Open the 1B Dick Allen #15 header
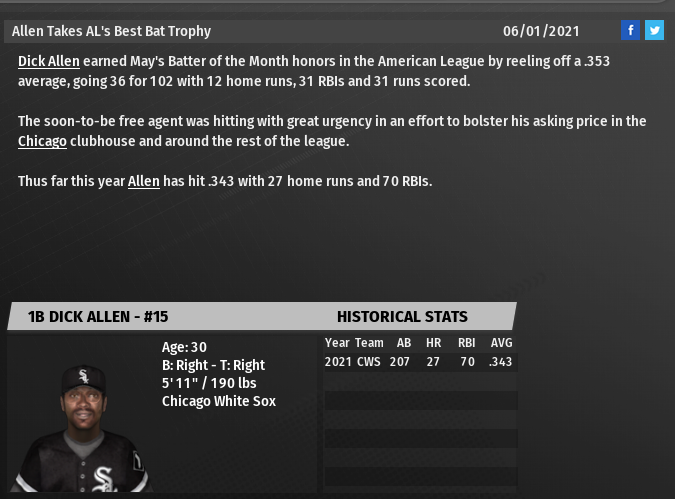Viewport: 675px width, 499px height. [x=98, y=316]
